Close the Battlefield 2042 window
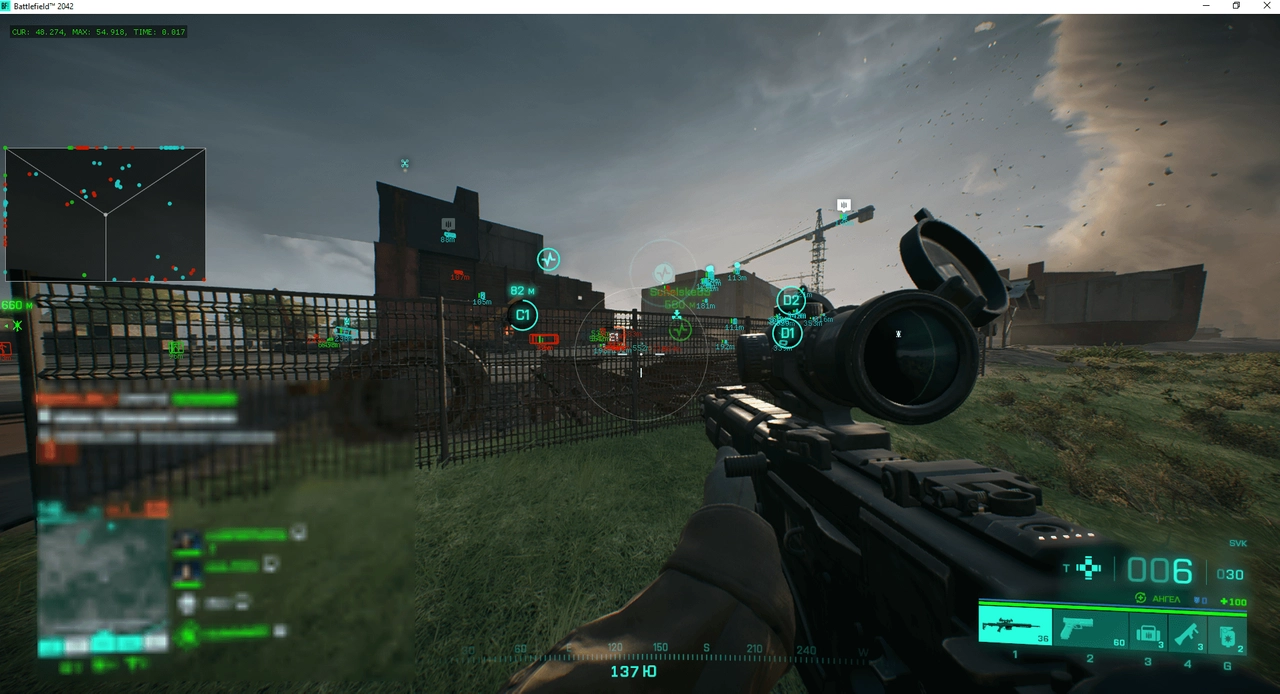The width and height of the screenshot is (1280, 694). click(x=1266, y=6)
